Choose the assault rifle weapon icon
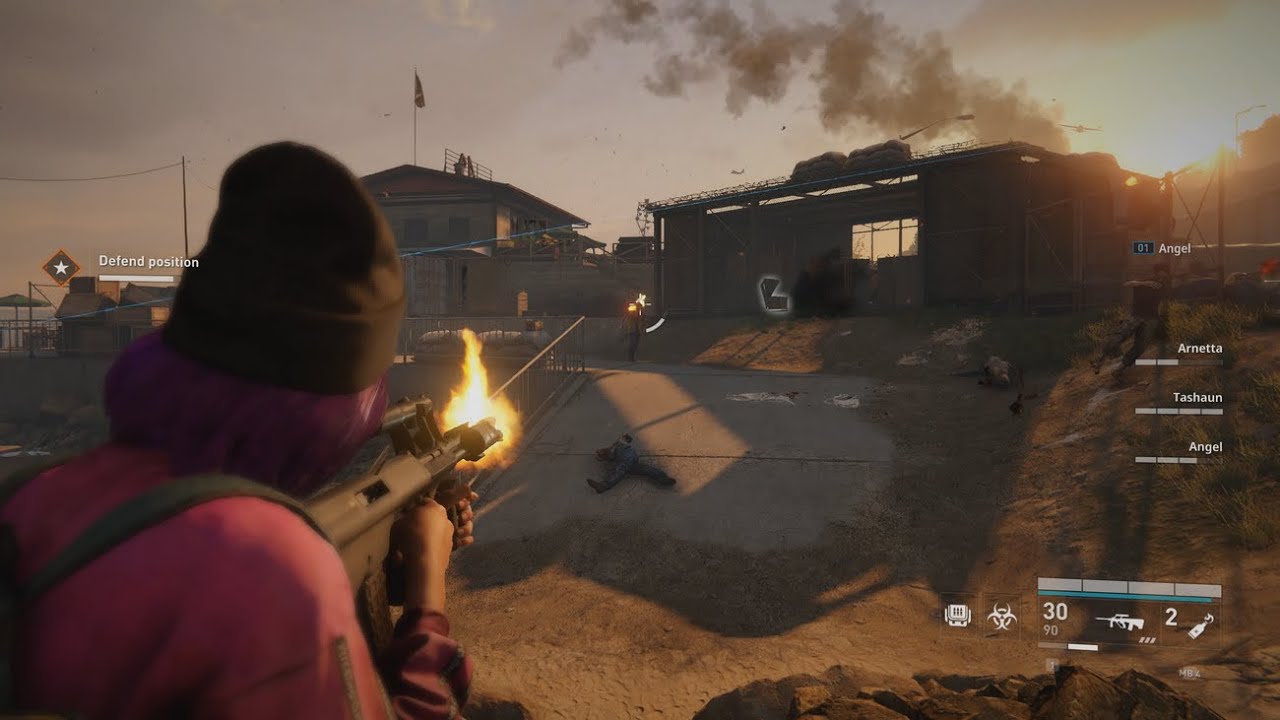This screenshot has width=1280, height=720. pyautogui.click(x=1119, y=622)
